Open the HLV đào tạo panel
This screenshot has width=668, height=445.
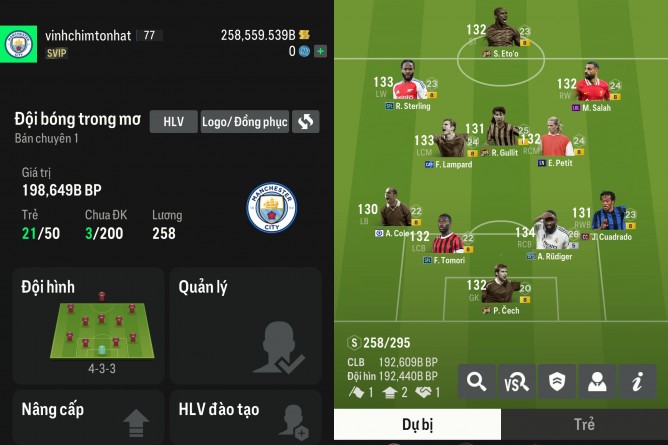[244, 418]
